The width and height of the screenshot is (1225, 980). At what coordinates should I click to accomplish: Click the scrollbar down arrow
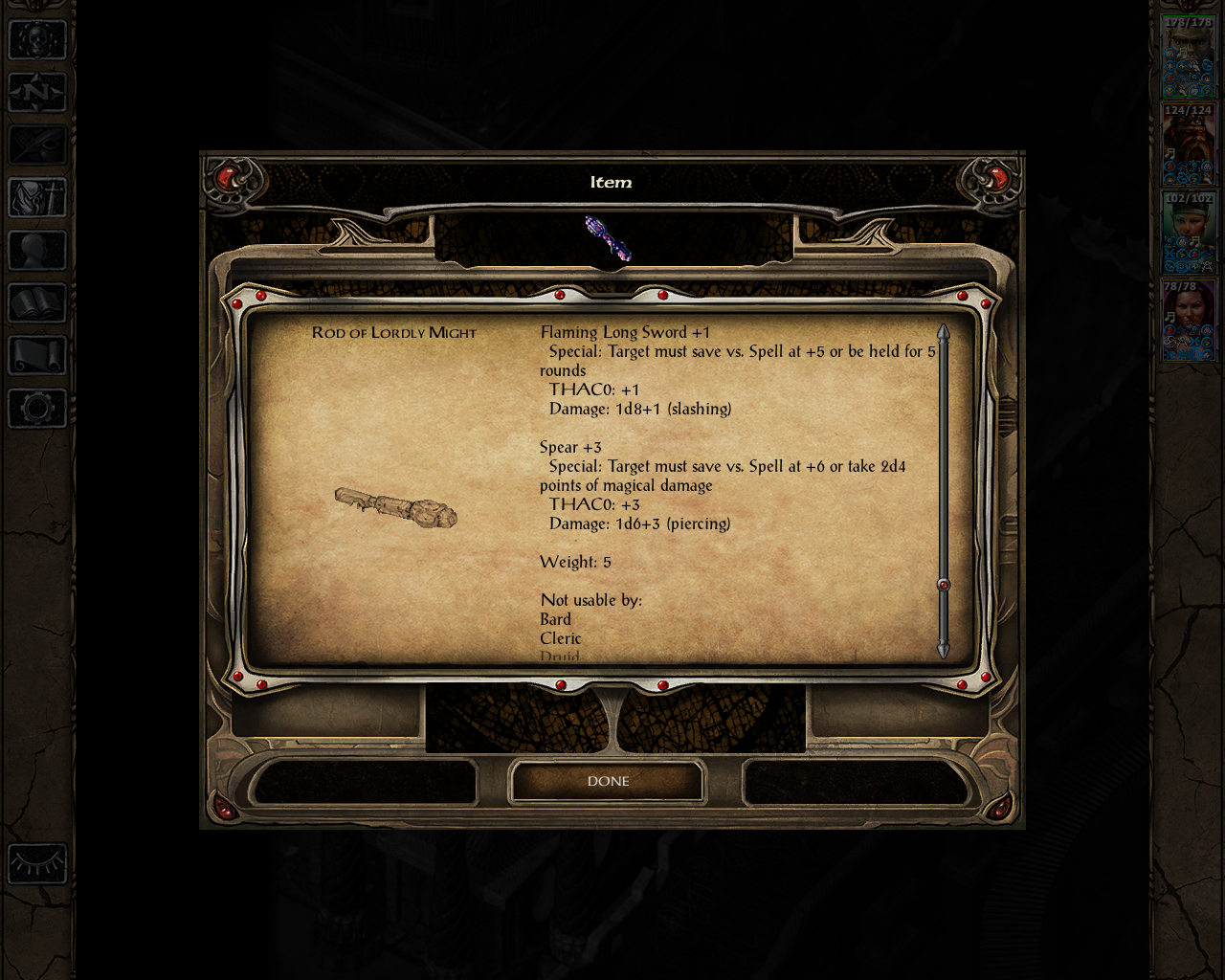[942, 650]
